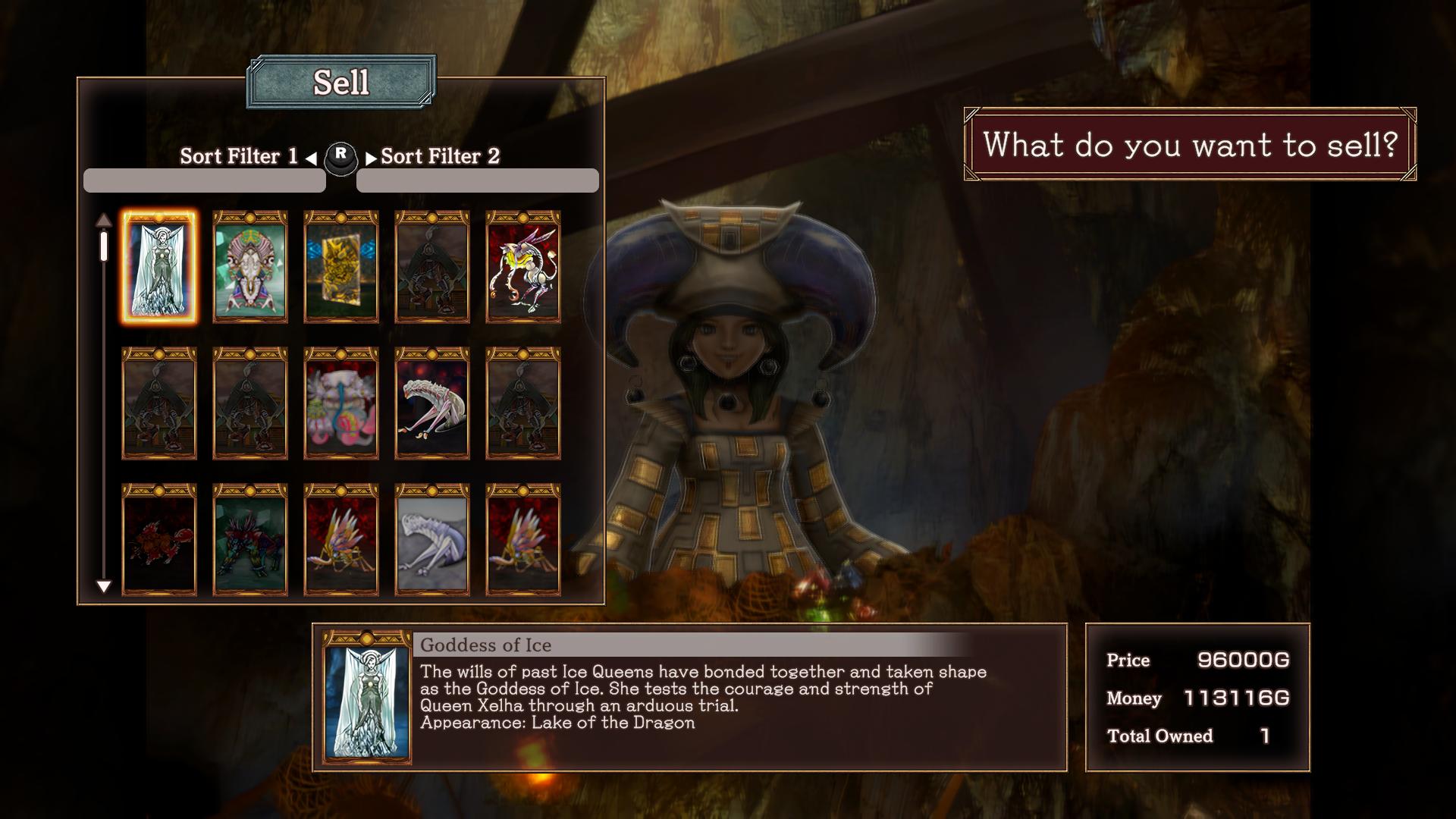This screenshot has width=1456, height=819.
Task: Choose the white creature on grey card
Action: tap(432, 540)
